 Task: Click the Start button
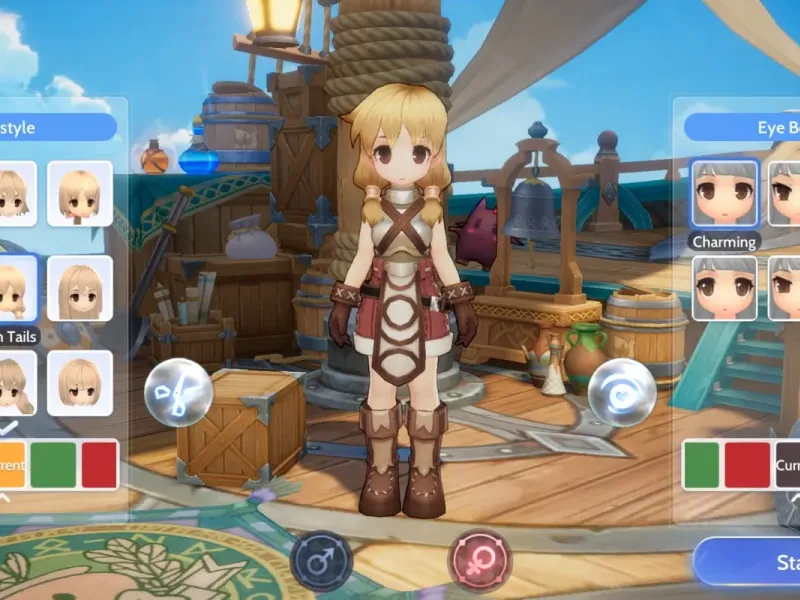(760, 563)
